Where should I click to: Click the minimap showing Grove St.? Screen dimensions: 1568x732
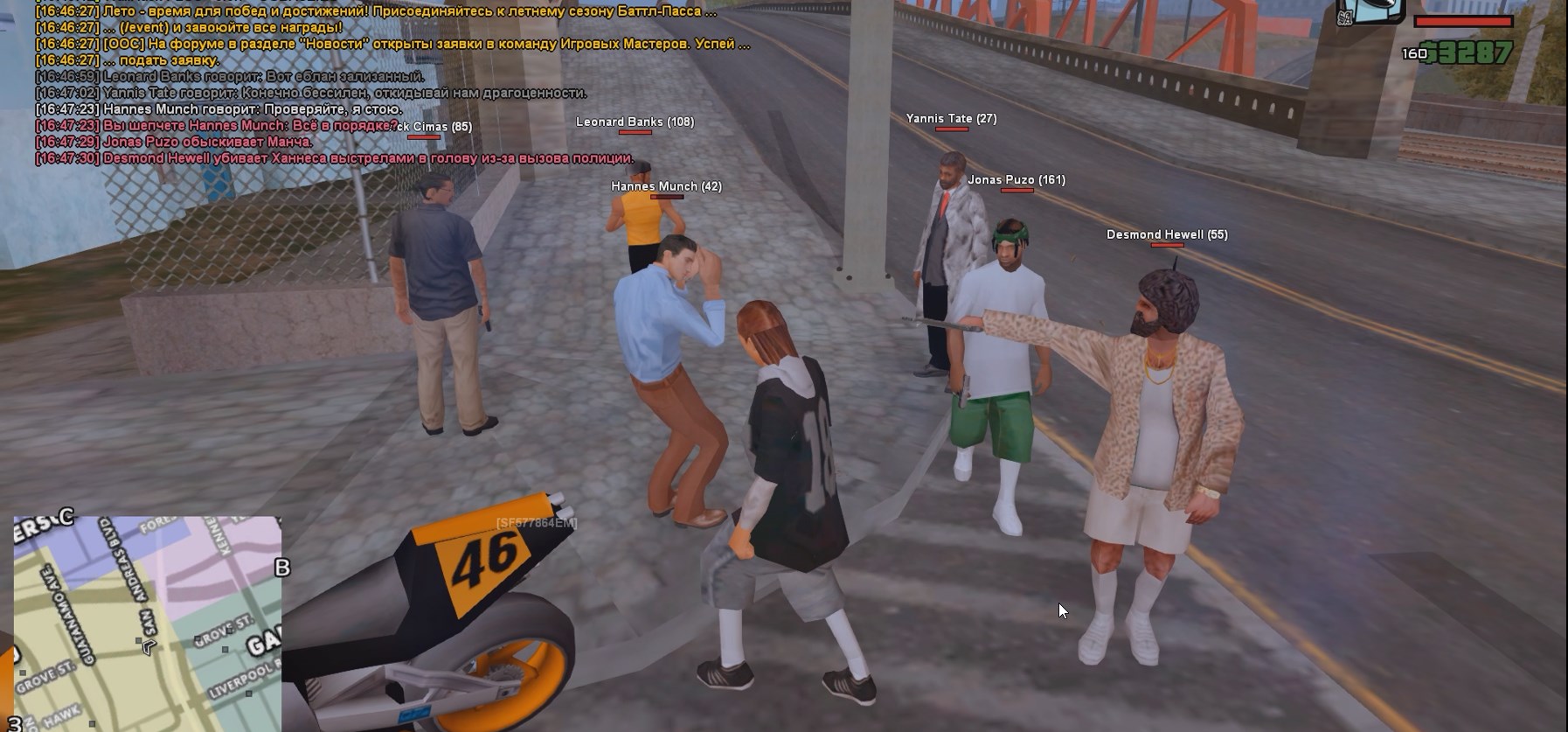pos(147,623)
